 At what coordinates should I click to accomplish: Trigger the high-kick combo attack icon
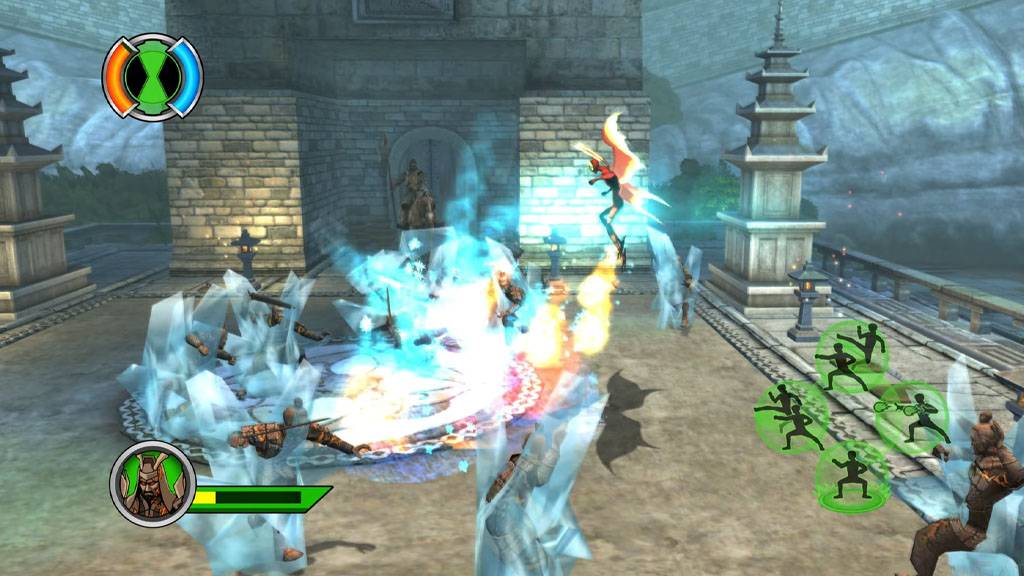[x=852, y=355]
